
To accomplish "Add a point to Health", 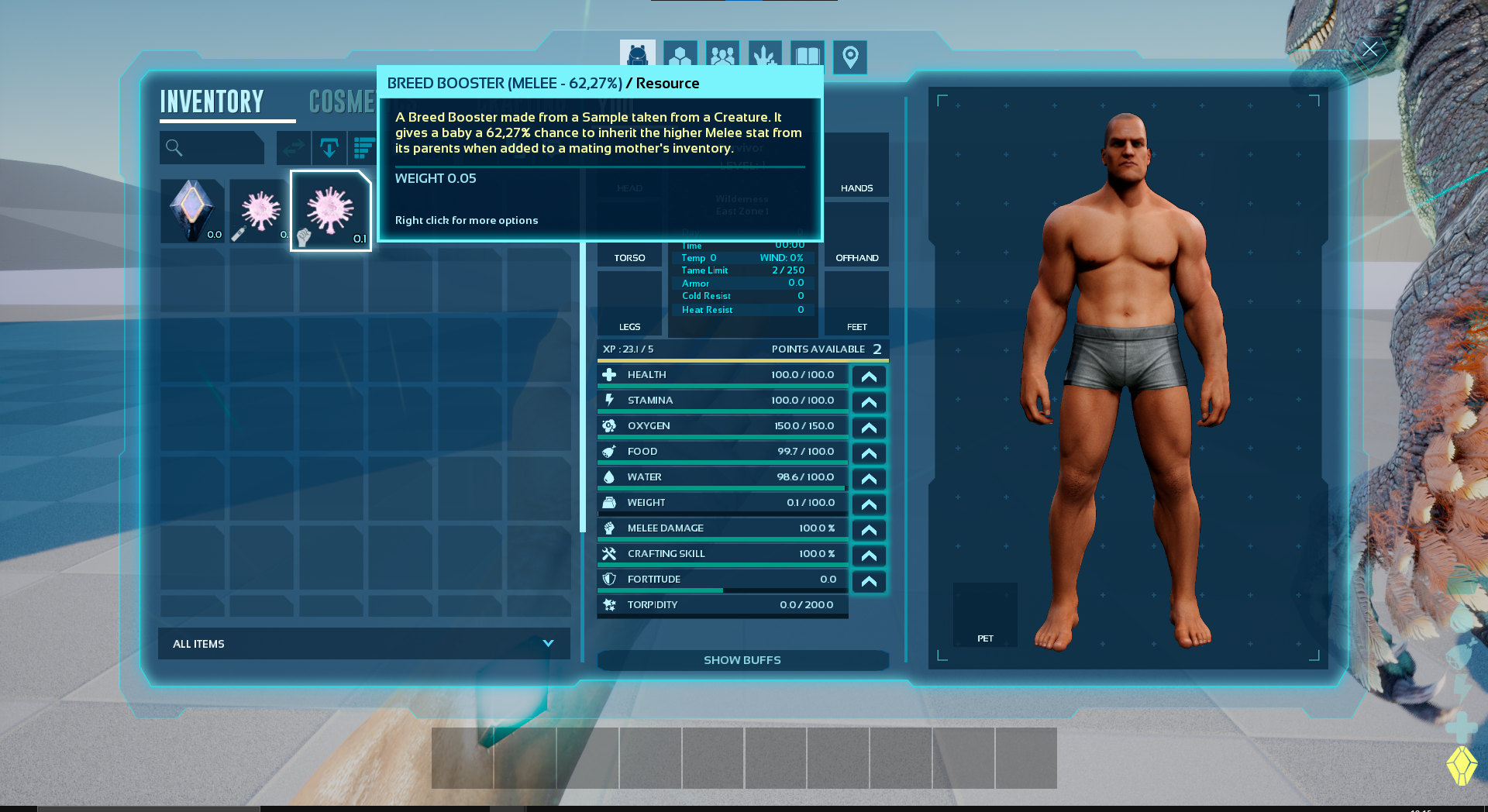I will point(869,377).
